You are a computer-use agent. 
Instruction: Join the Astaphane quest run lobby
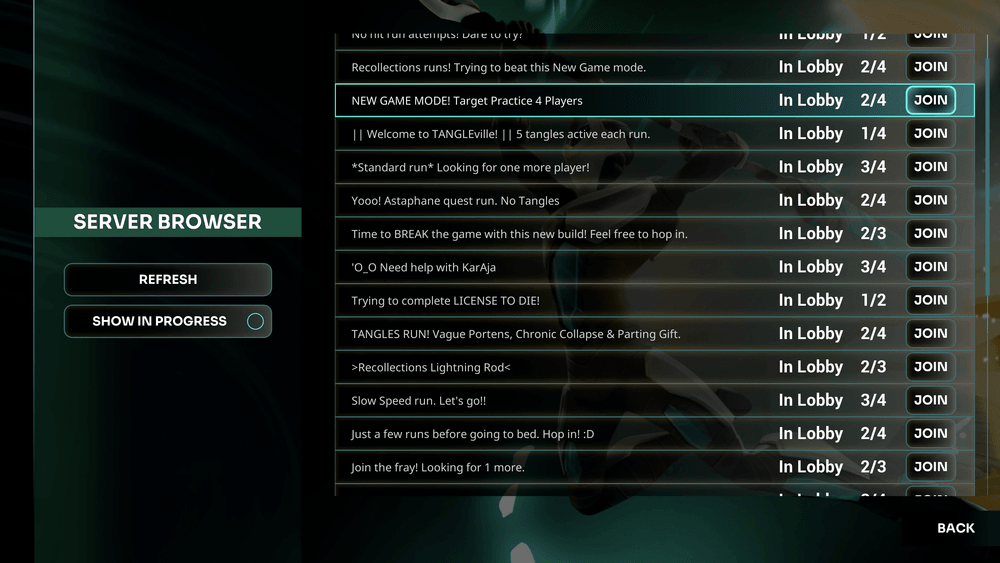click(930, 200)
